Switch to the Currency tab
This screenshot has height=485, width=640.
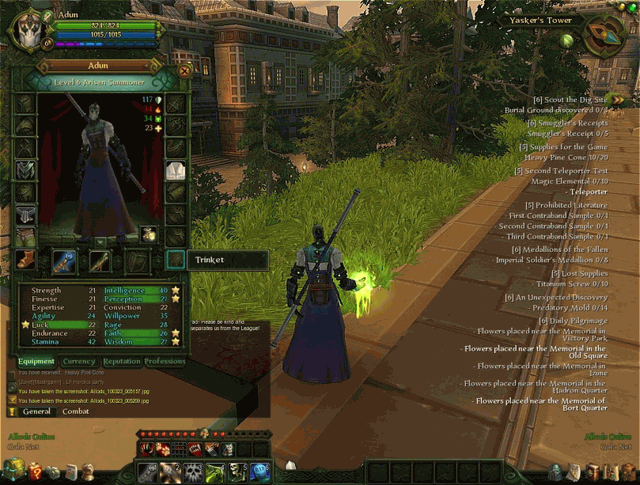[78, 361]
